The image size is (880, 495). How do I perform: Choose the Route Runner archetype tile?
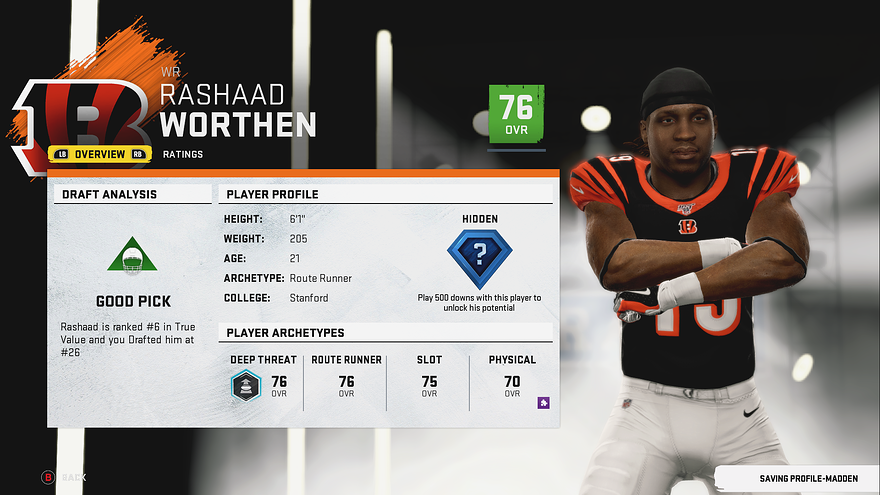point(346,382)
